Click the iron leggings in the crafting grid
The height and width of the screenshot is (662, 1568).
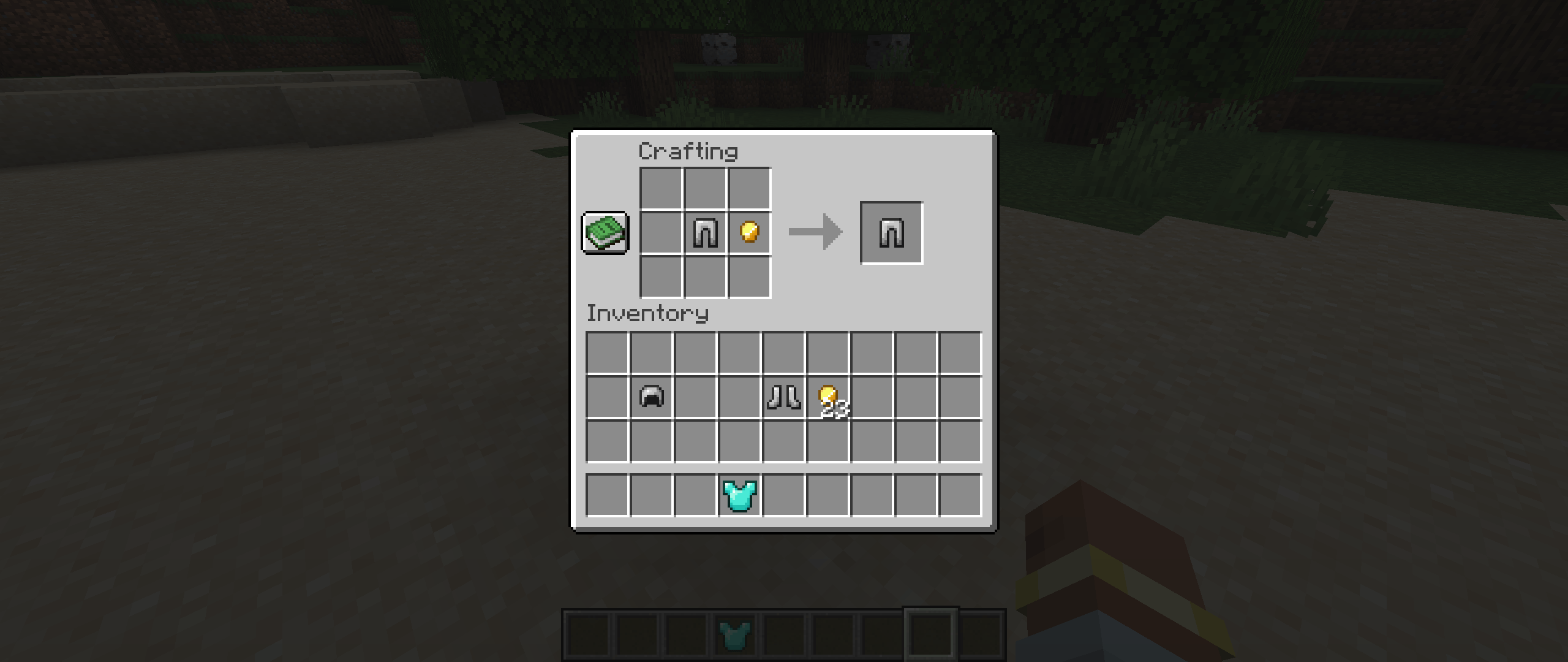coord(704,233)
